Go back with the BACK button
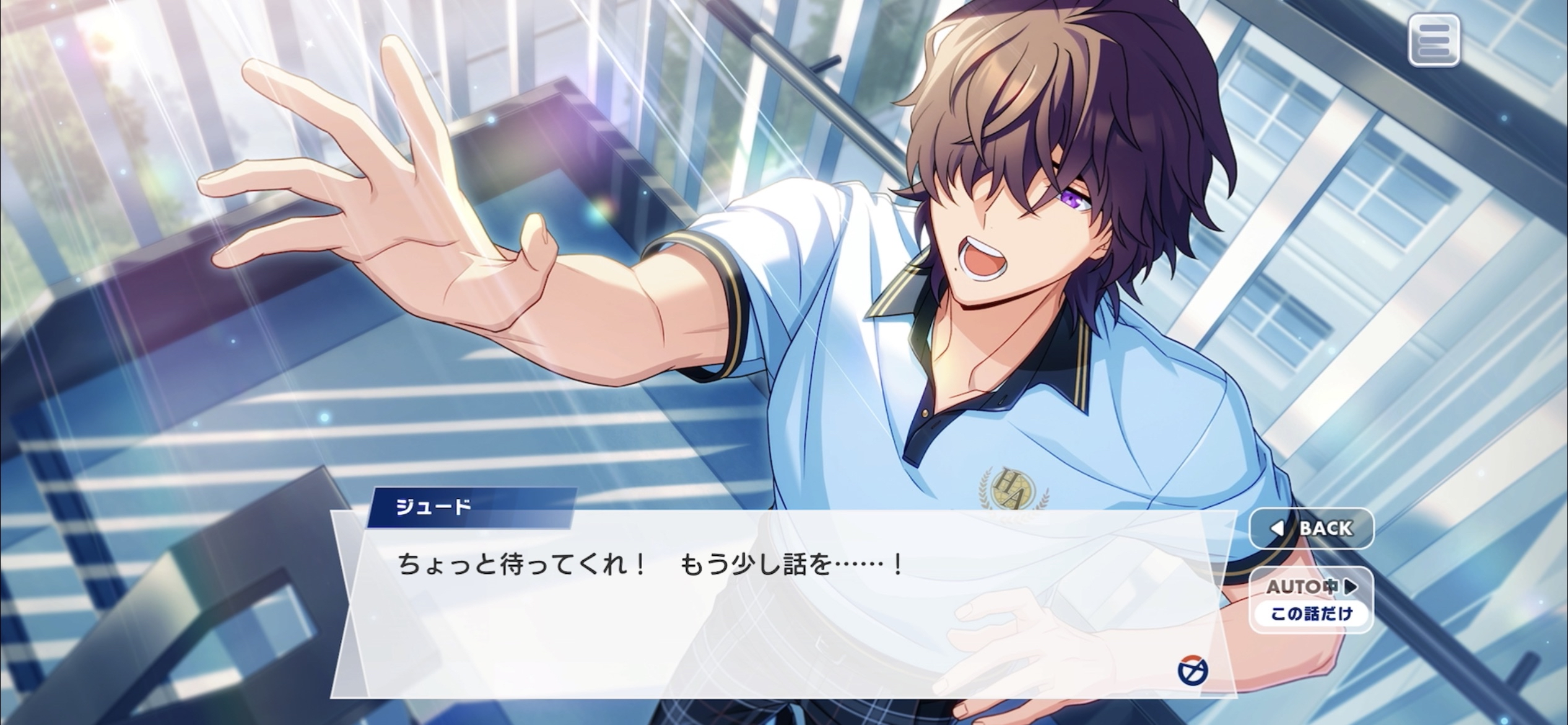The image size is (1568, 725). 1312,529
